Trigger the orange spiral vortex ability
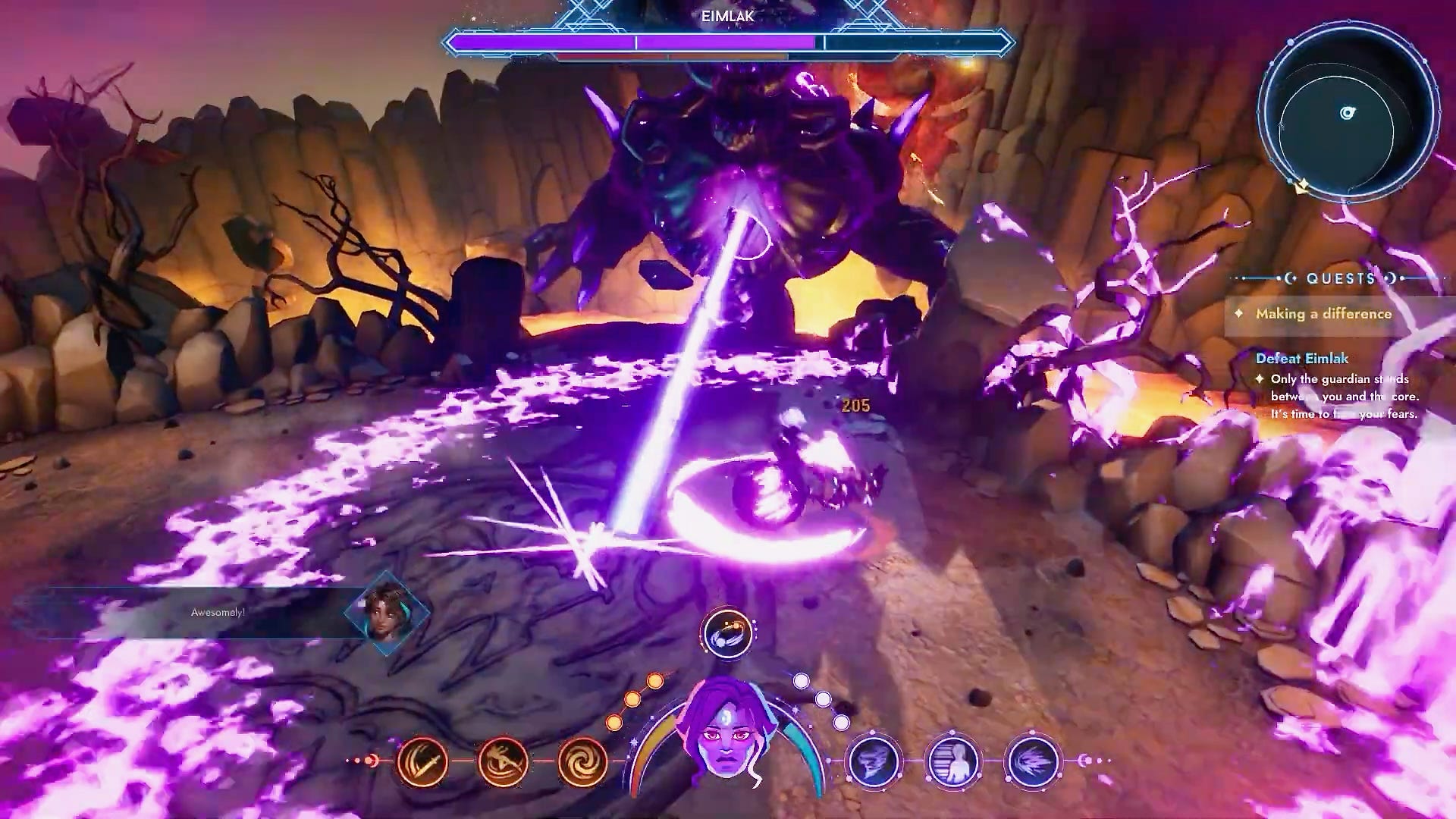This screenshot has width=1456, height=819. click(582, 761)
